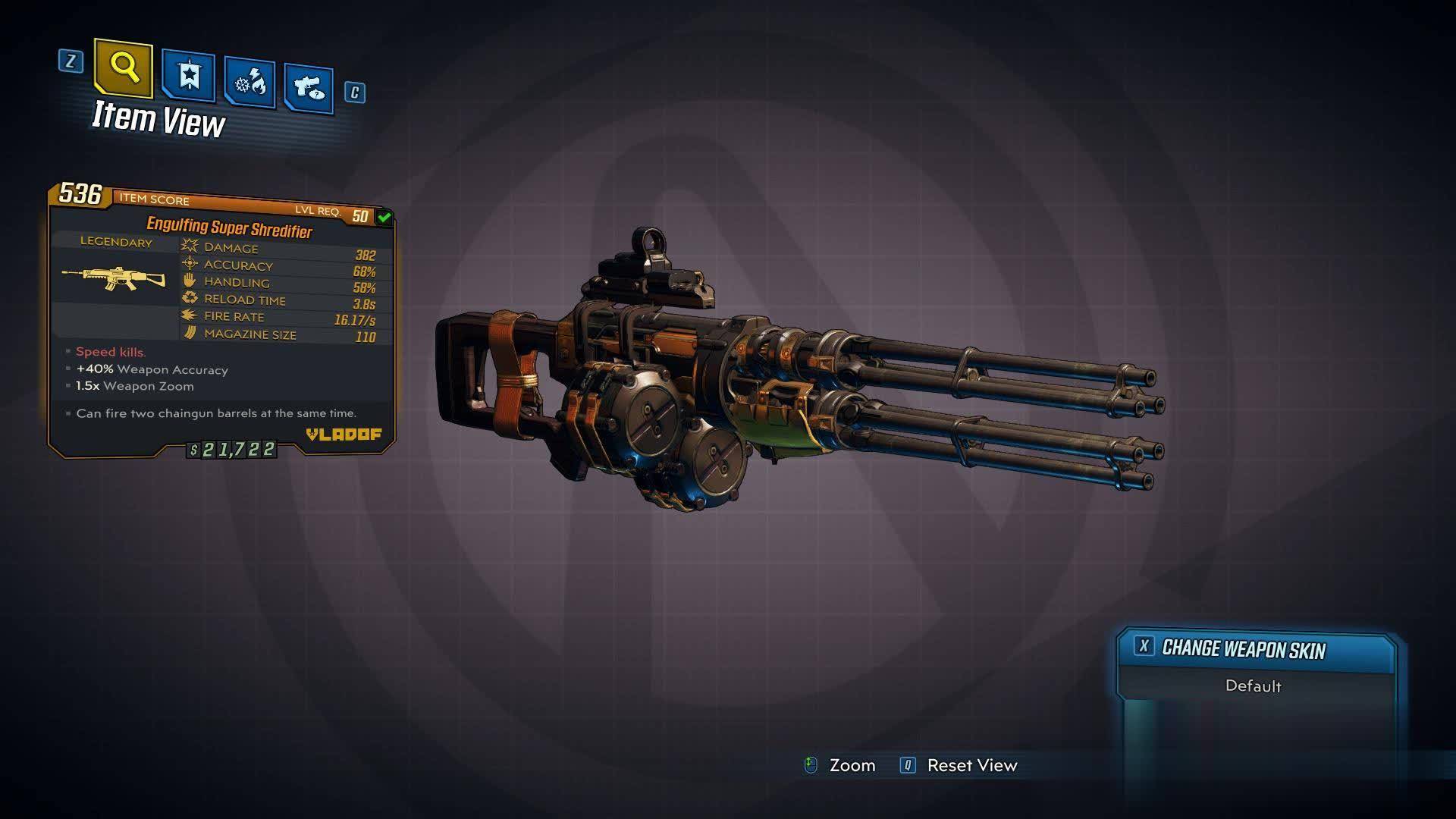
Task: Select the Default weapon skin option
Action: 1253,686
